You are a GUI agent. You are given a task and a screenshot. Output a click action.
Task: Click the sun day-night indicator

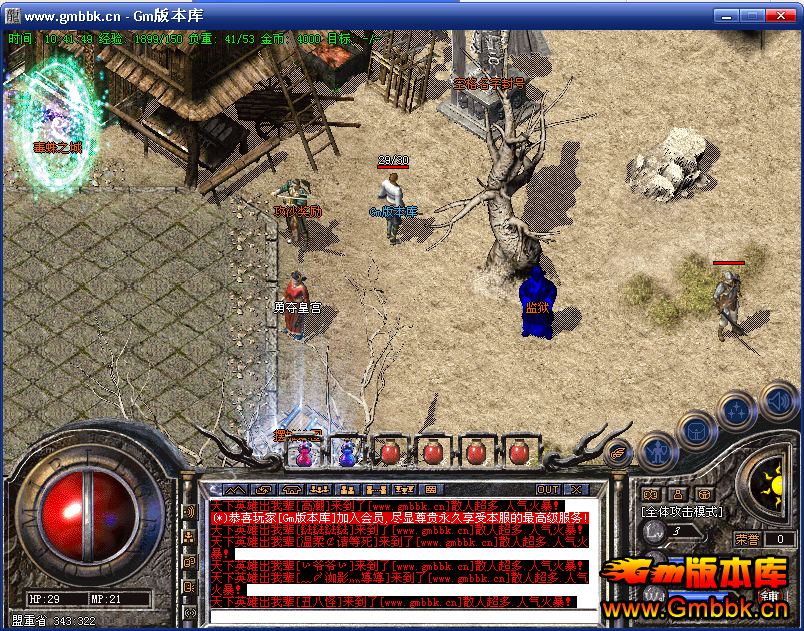(772, 487)
